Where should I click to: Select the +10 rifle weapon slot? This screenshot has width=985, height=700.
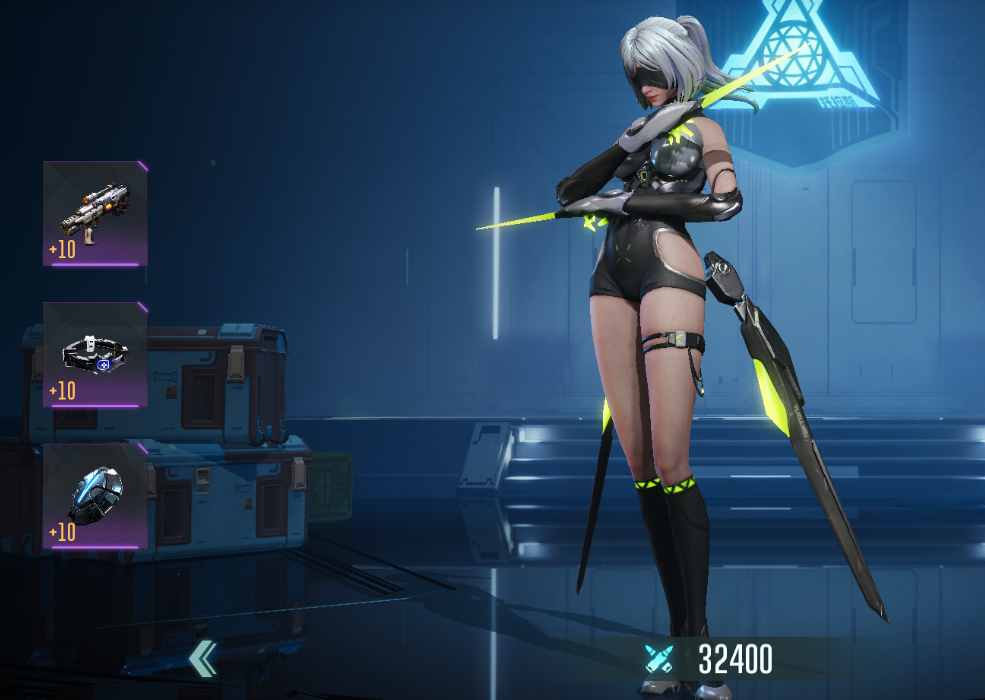95,213
